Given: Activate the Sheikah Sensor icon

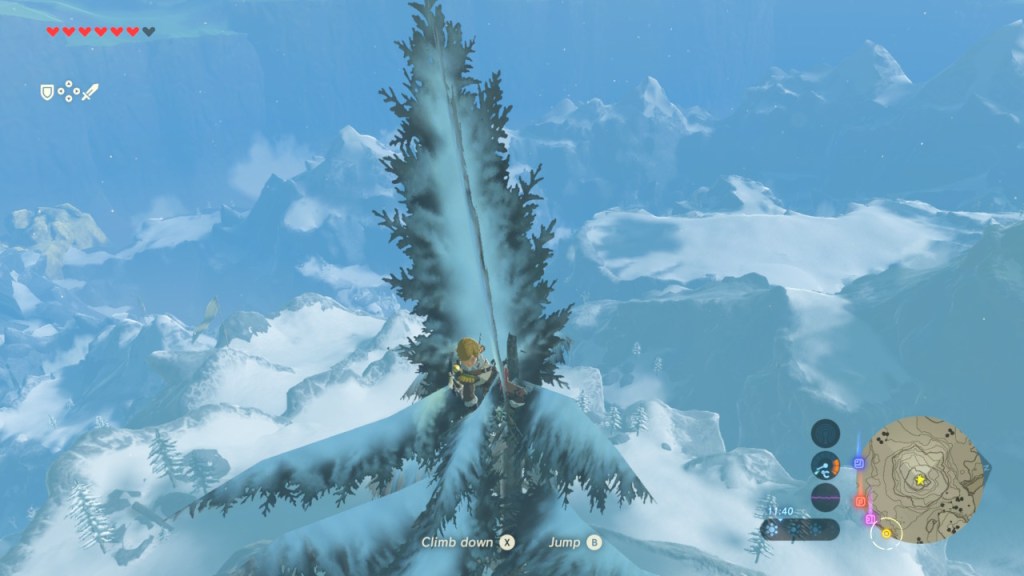Looking at the screenshot, I should tap(826, 432).
